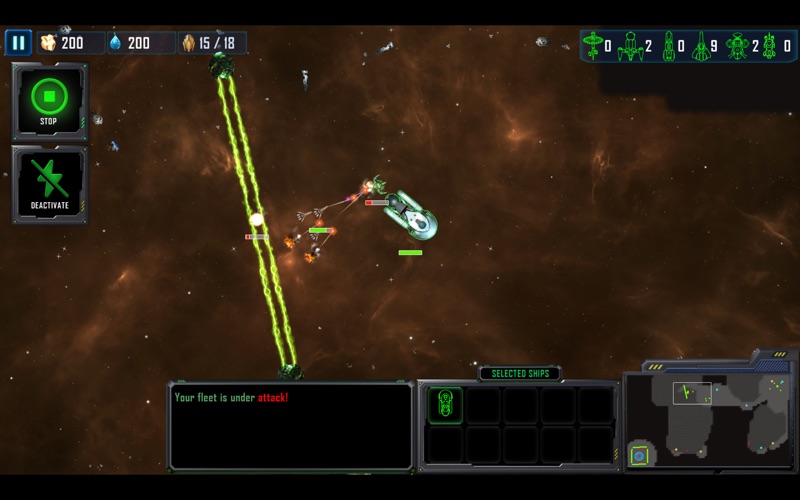Click the Deactivate ability button
This screenshot has width=800, height=500.
click(x=49, y=184)
